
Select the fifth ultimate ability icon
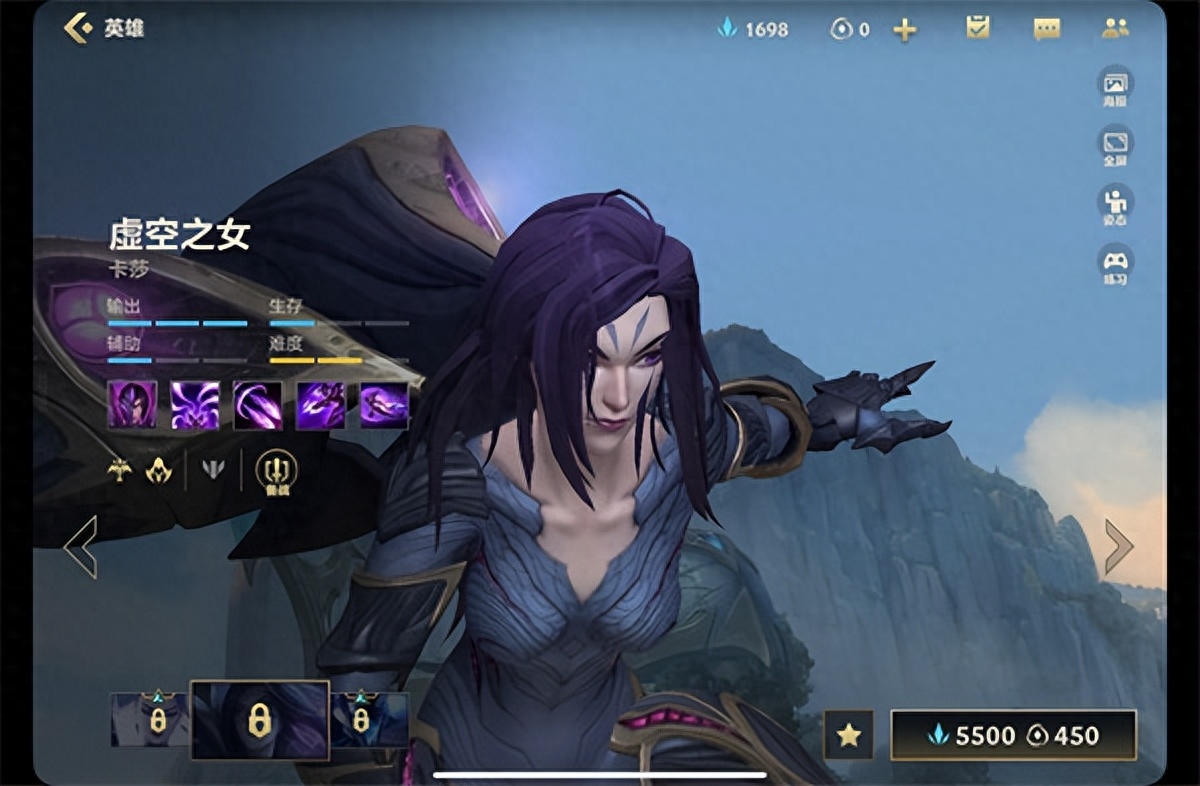coord(384,405)
